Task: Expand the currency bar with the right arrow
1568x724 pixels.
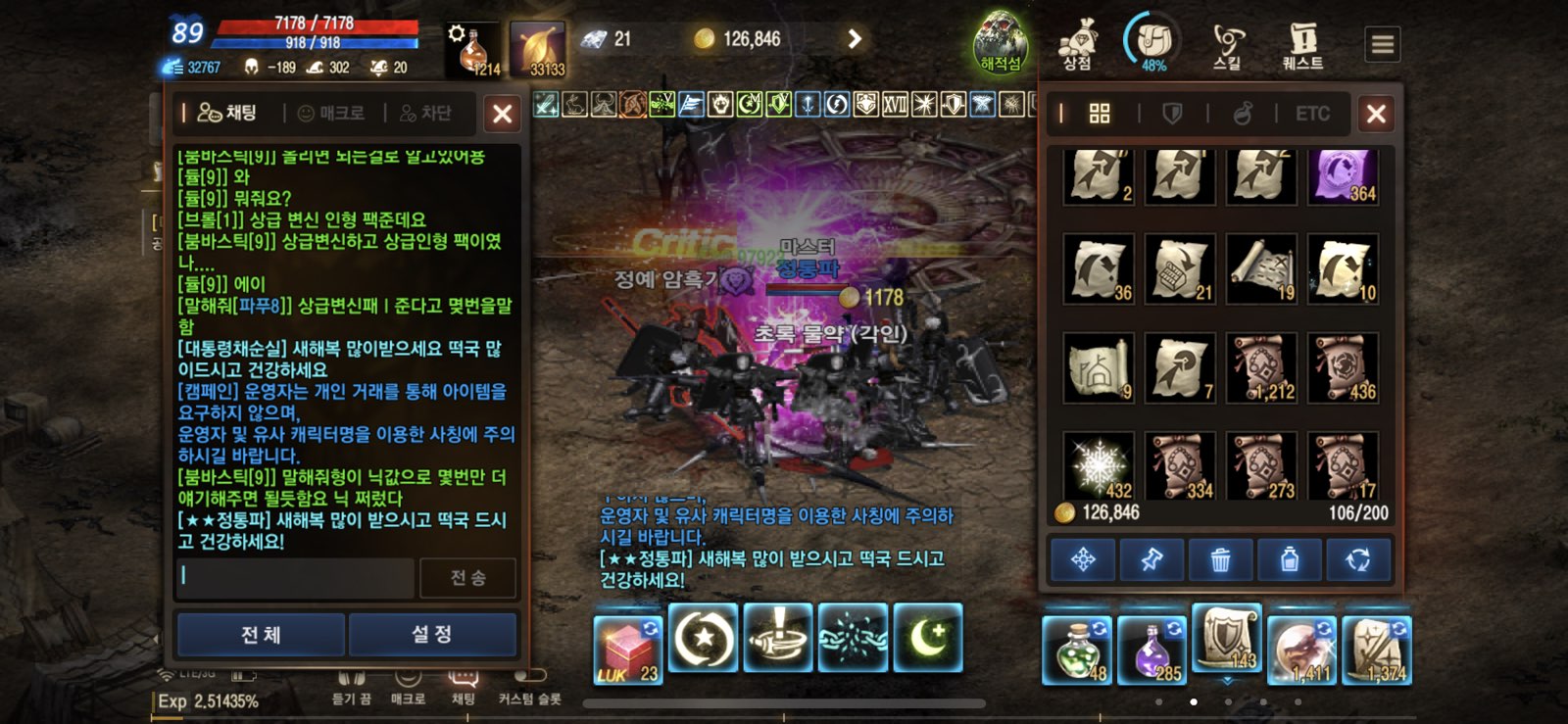Action: pos(855,38)
